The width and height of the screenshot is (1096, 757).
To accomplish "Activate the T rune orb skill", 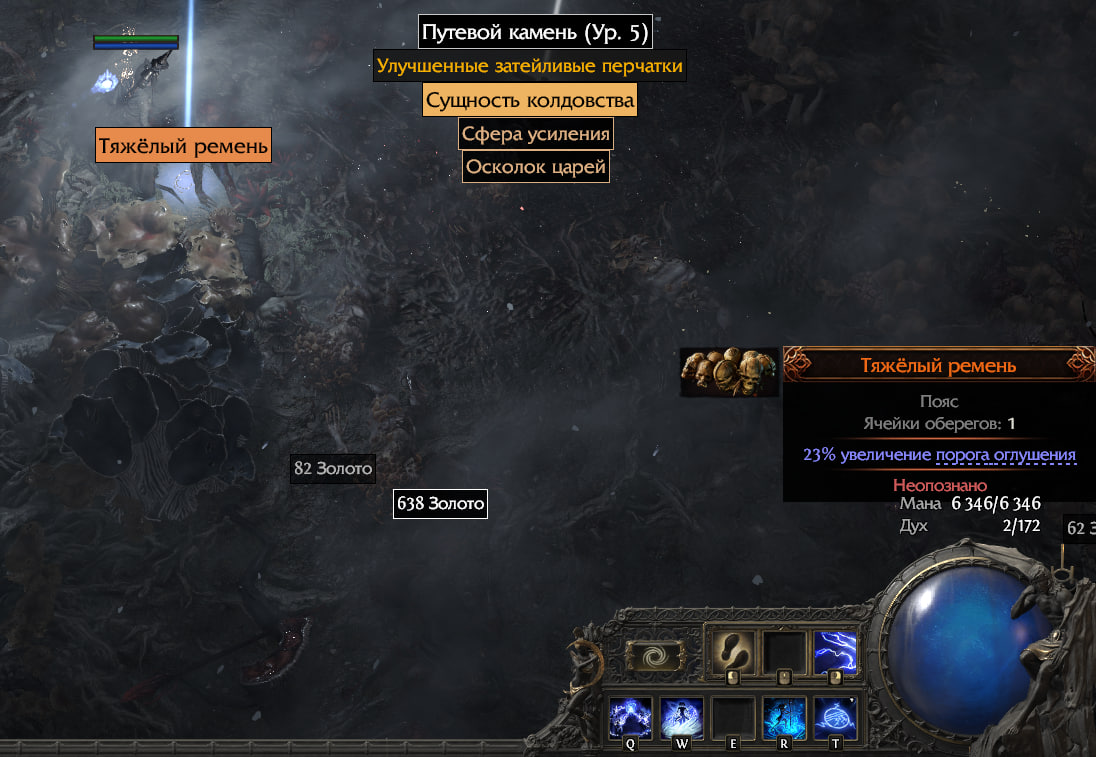I will coord(834,718).
